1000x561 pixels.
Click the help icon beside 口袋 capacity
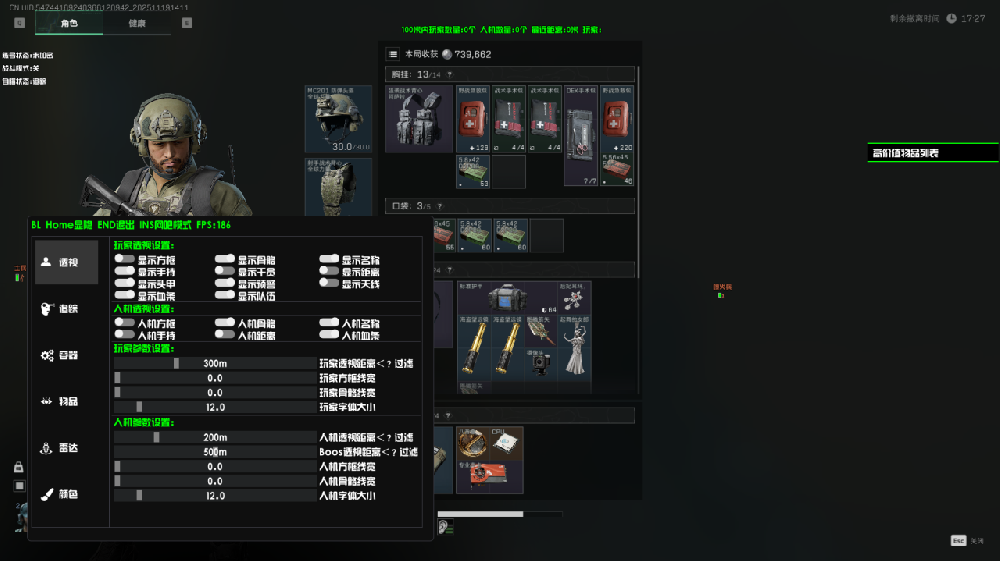click(x=439, y=206)
